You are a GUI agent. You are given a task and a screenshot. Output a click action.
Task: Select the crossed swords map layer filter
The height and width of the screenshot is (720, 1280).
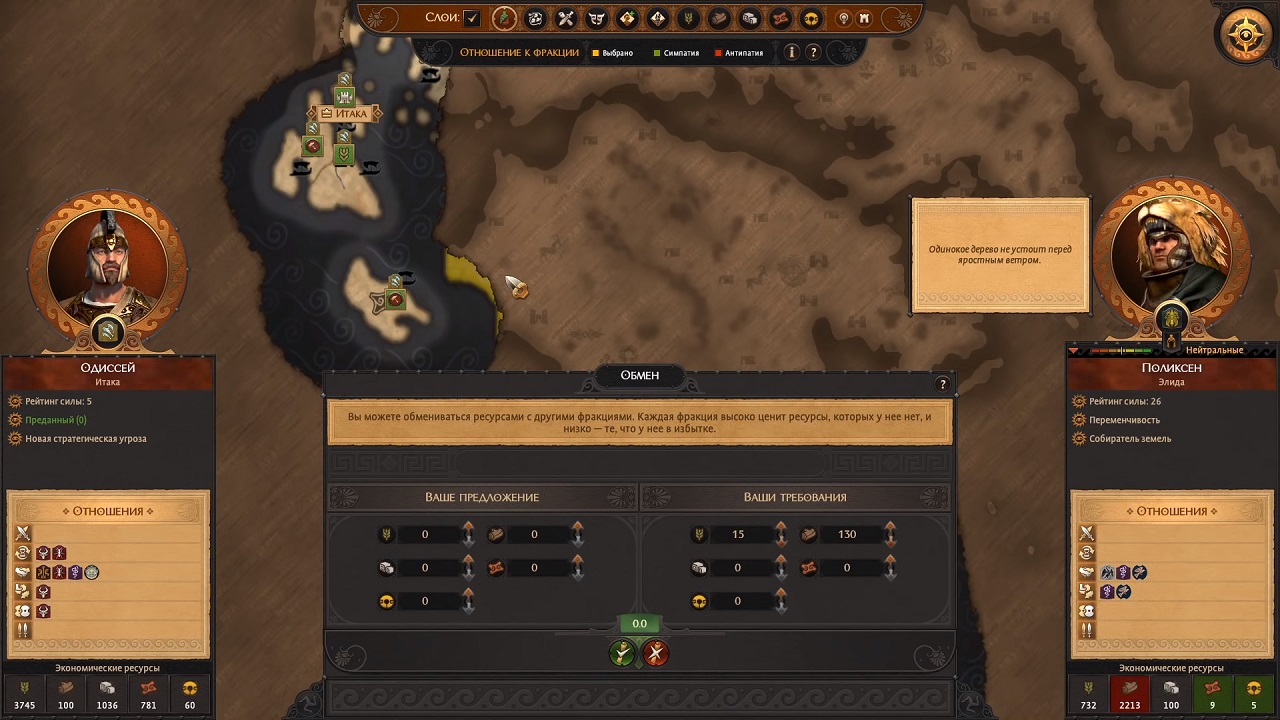tap(566, 18)
